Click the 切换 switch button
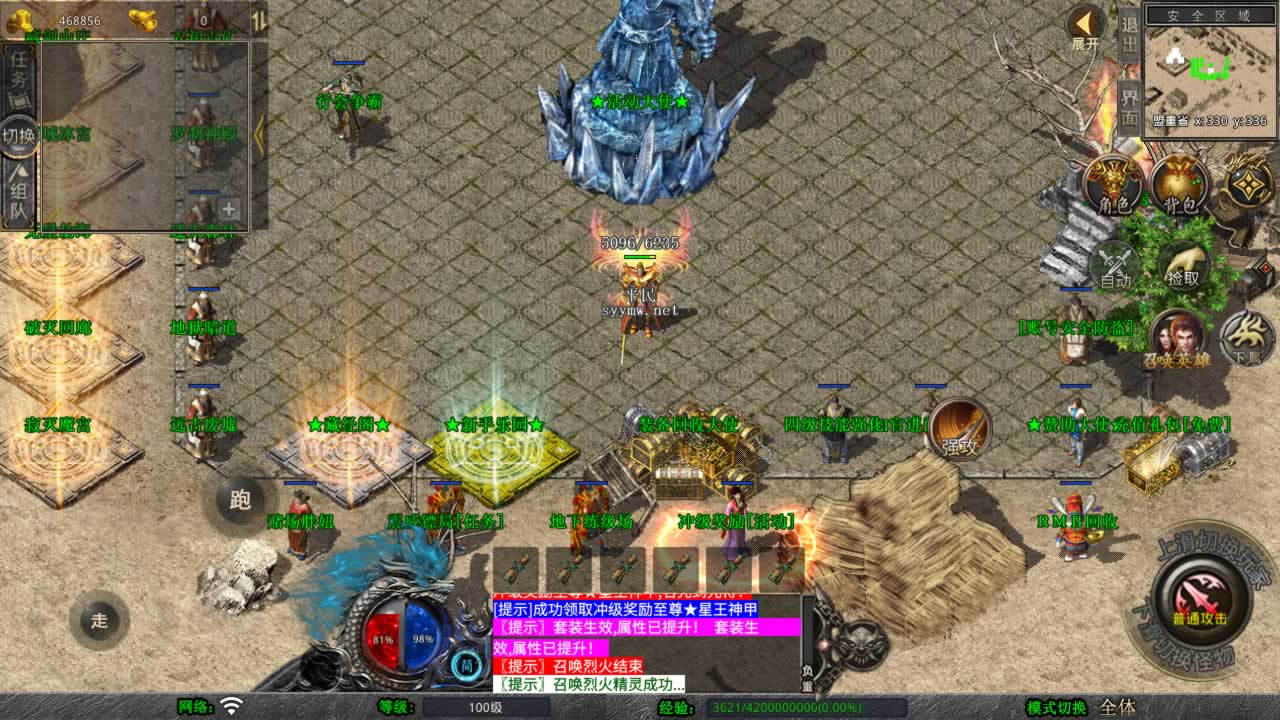The width and height of the screenshot is (1280, 720). (x=19, y=135)
